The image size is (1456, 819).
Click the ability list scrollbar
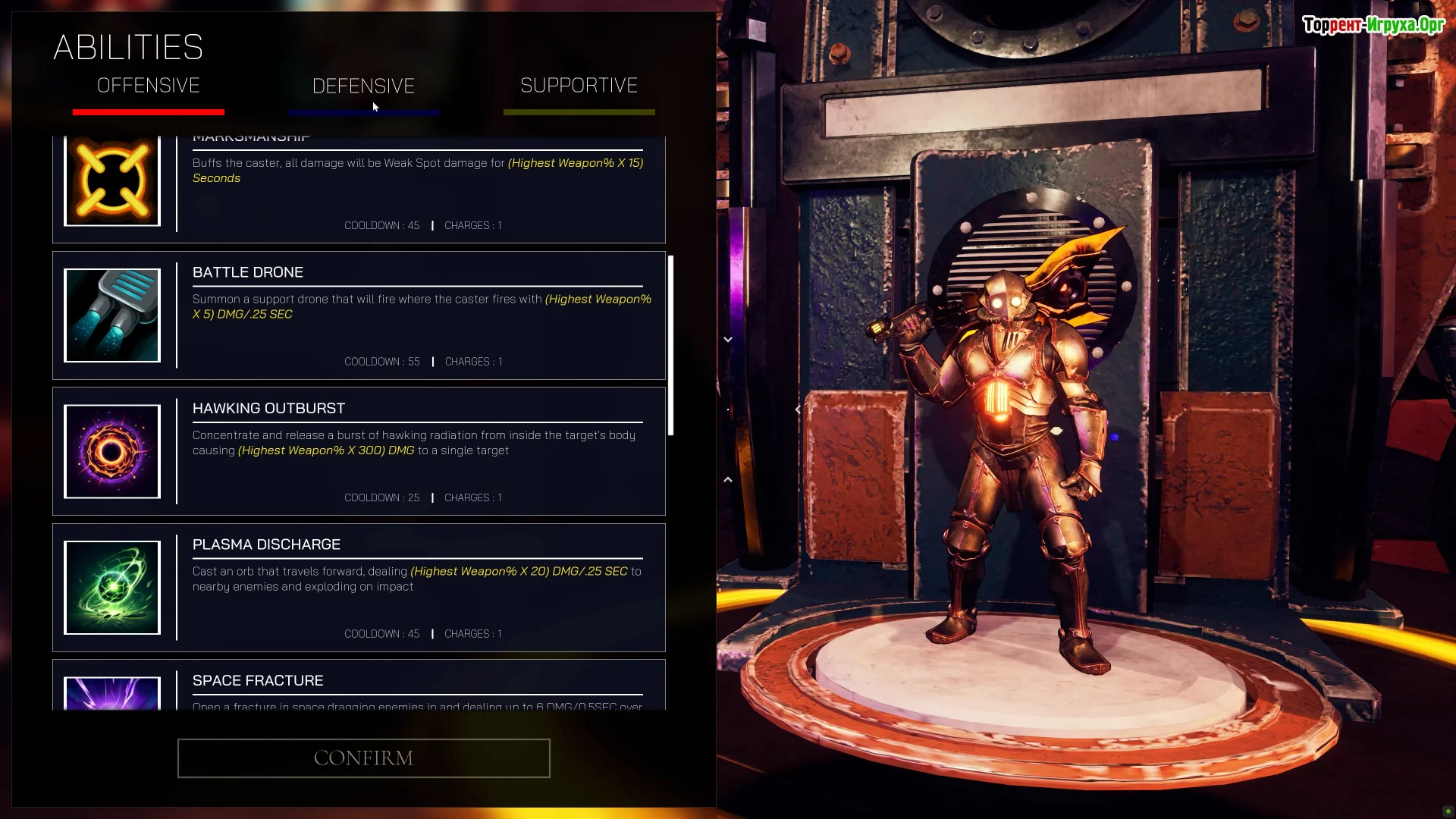[670, 346]
